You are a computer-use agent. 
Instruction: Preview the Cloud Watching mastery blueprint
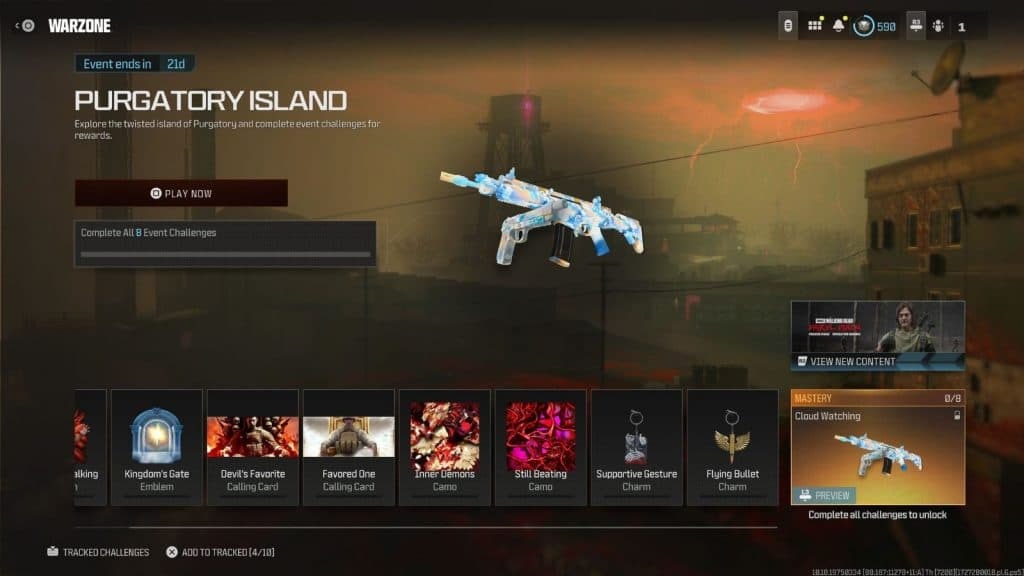(x=825, y=495)
